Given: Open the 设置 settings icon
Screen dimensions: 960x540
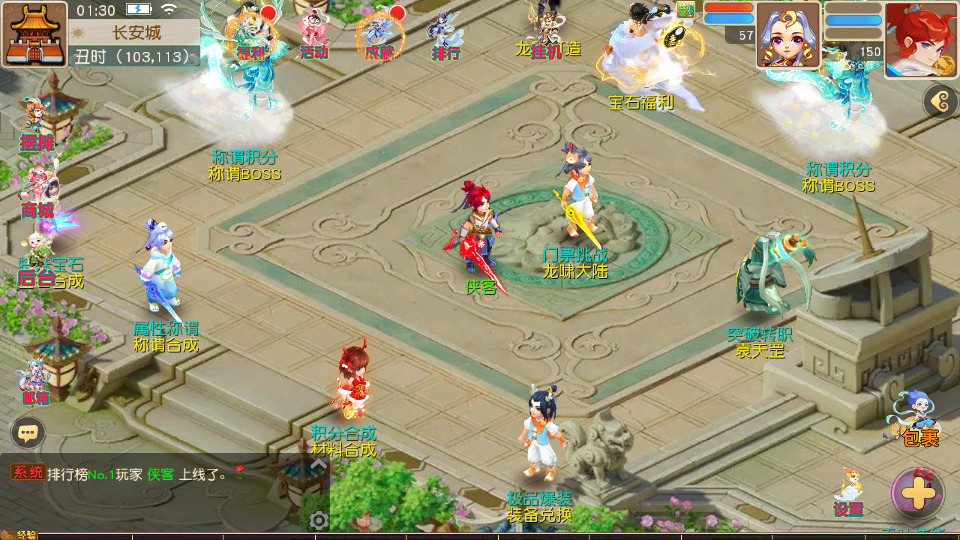Looking at the screenshot, I should point(848,492).
